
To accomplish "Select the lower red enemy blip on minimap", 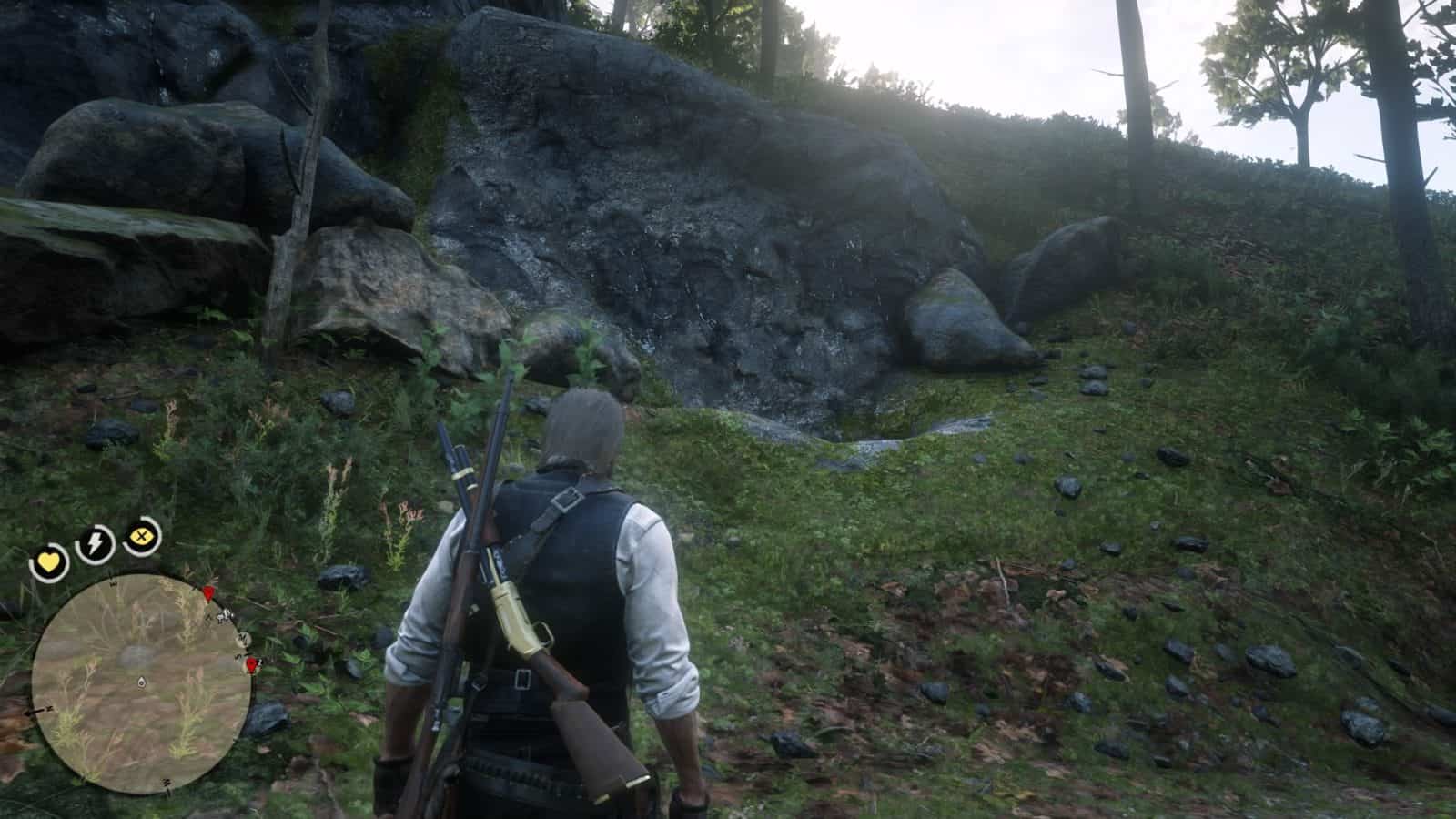I will click(x=251, y=665).
